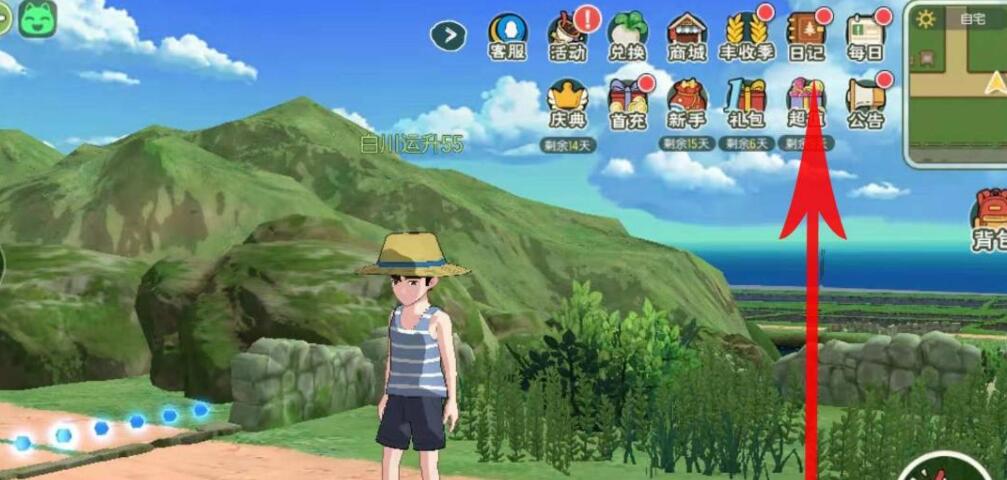Open the 新手 beginner bag

pyautogui.click(x=687, y=103)
